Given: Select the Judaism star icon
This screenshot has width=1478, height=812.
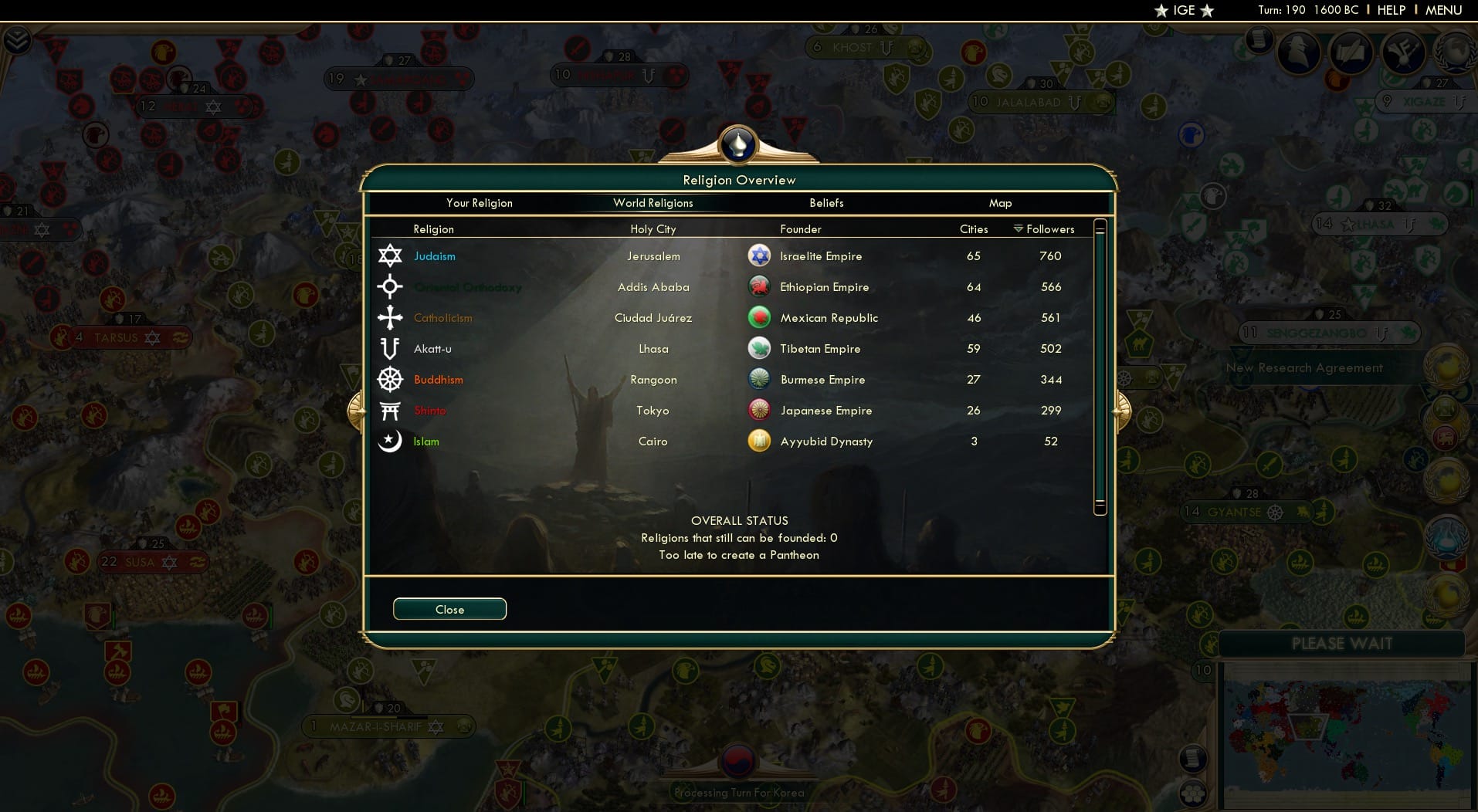Looking at the screenshot, I should [390, 255].
